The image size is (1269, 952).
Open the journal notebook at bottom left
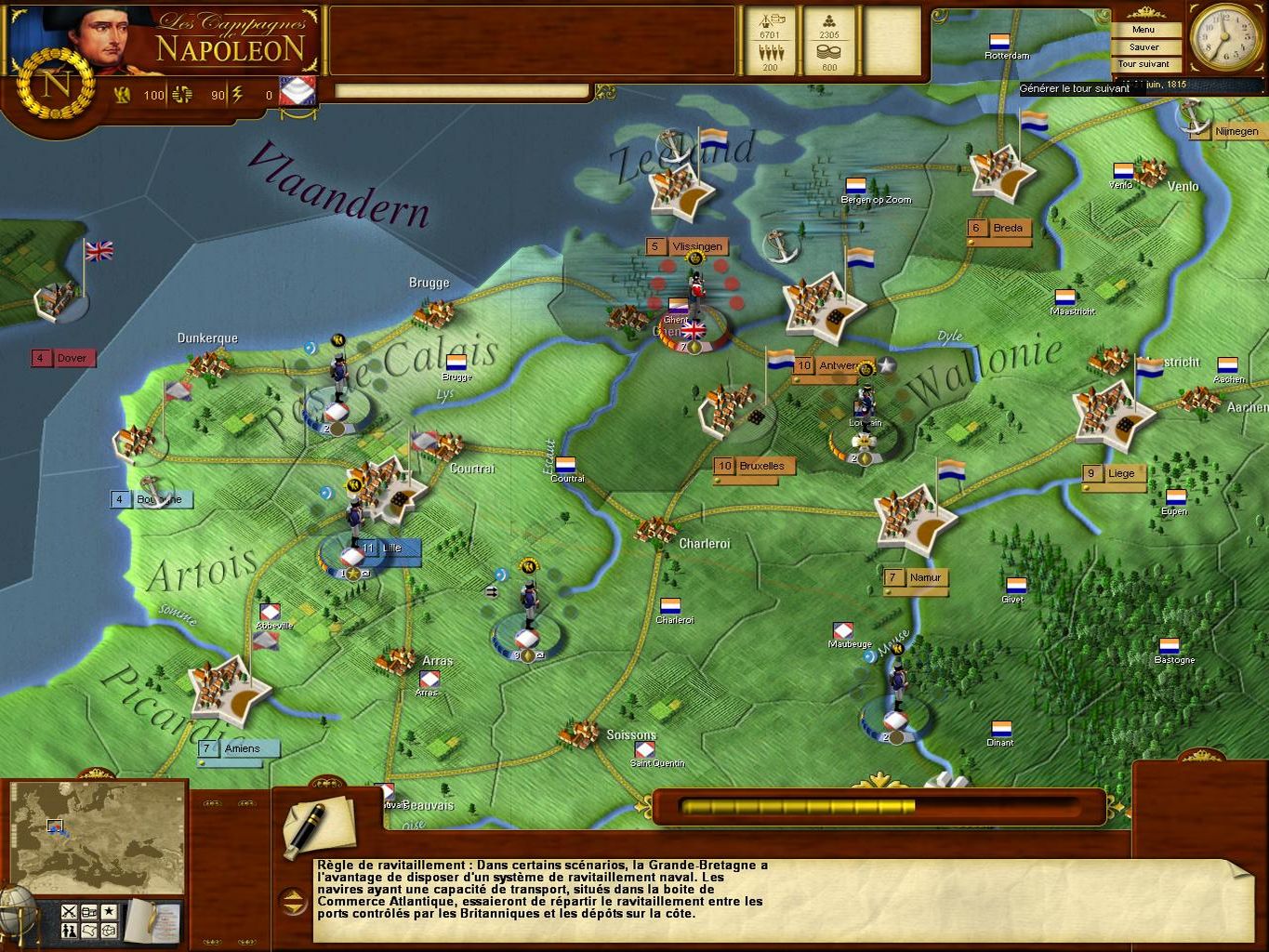coord(149,920)
